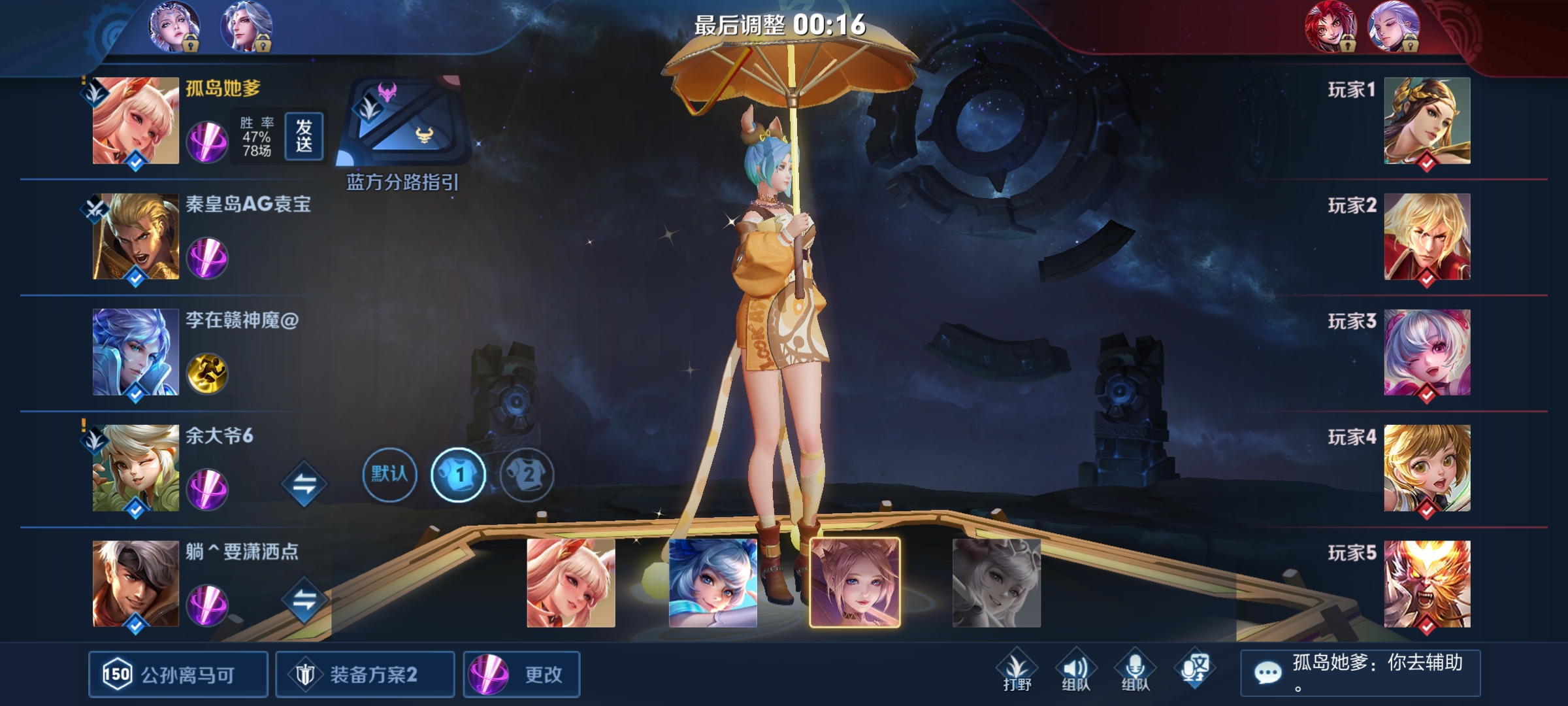The width and height of the screenshot is (1568, 706).
Task: Open the 公孙离马可 rune page selector
Action: [178, 674]
